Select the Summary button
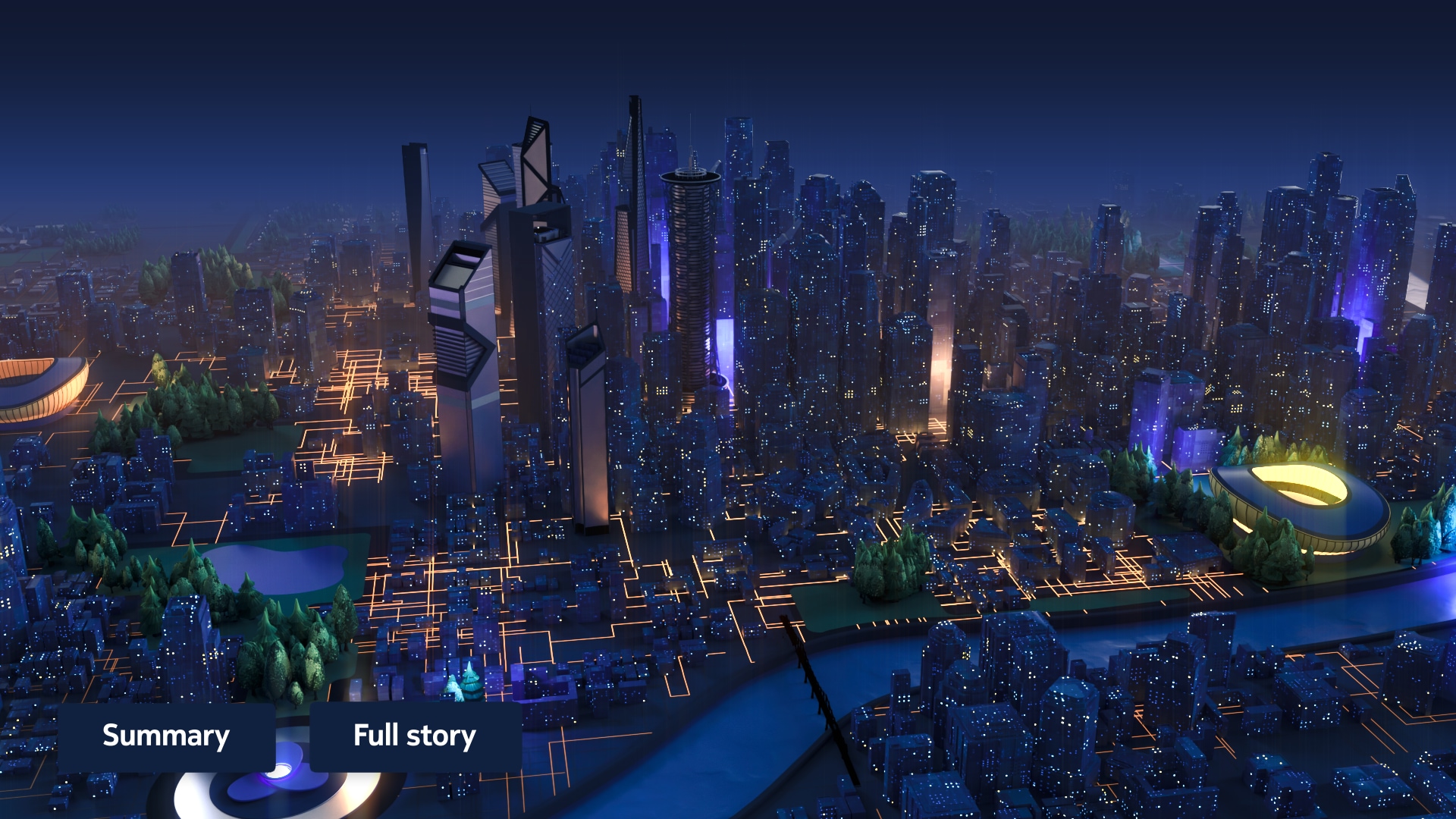The image size is (1456, 819). click(166, 736)
